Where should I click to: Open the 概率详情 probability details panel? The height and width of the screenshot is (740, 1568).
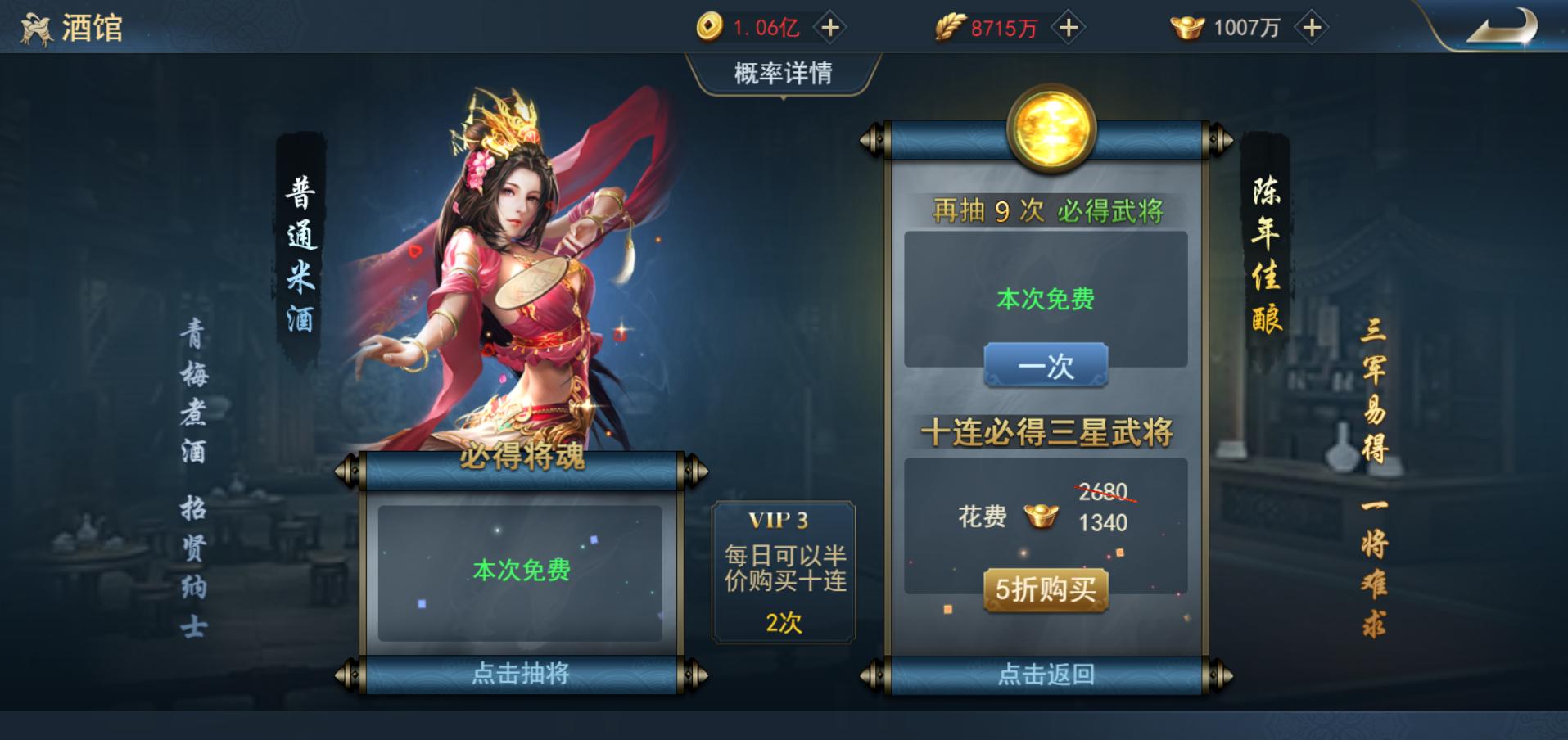782,73
